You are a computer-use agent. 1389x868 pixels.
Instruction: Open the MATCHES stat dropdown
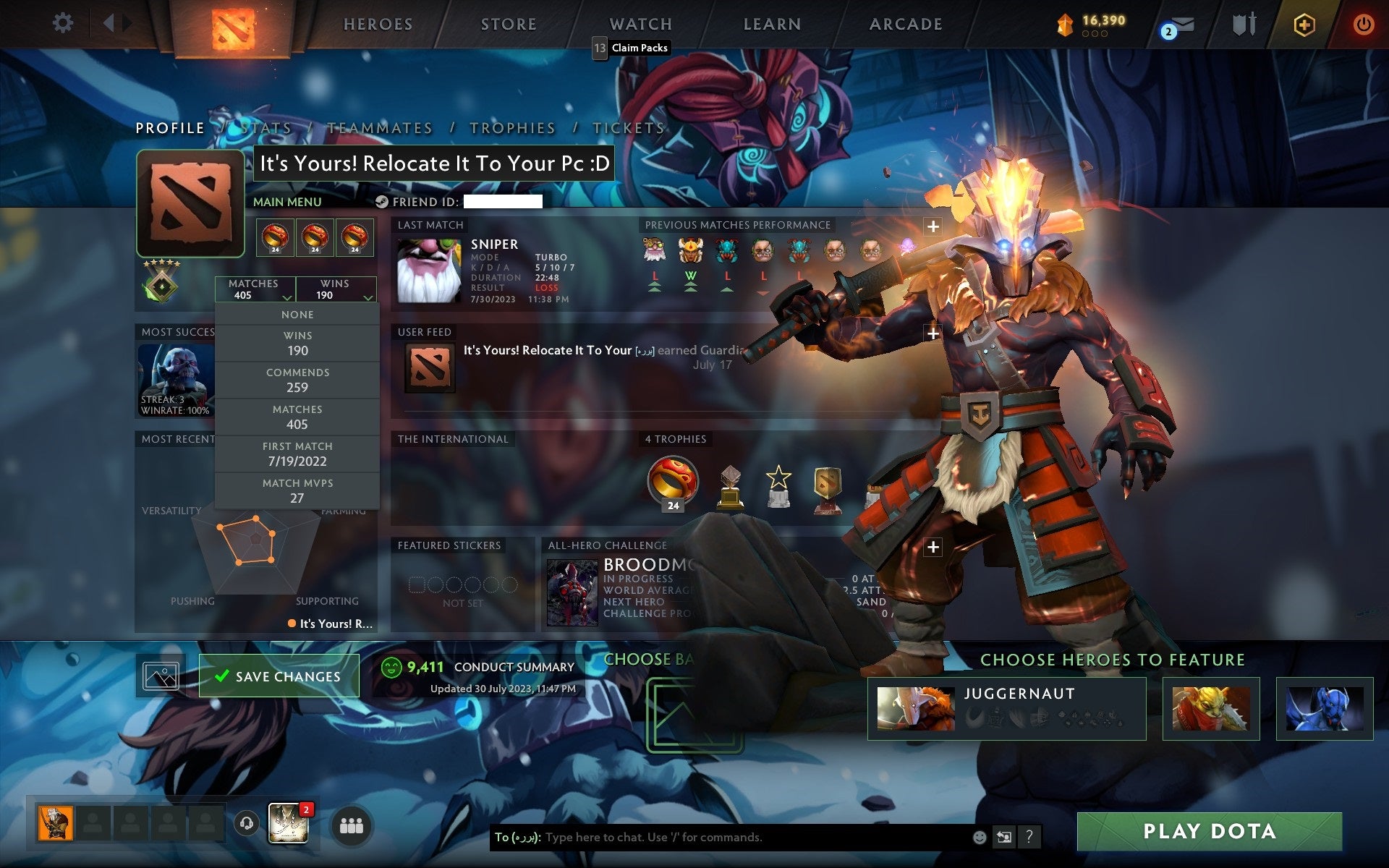pos(255,289)
